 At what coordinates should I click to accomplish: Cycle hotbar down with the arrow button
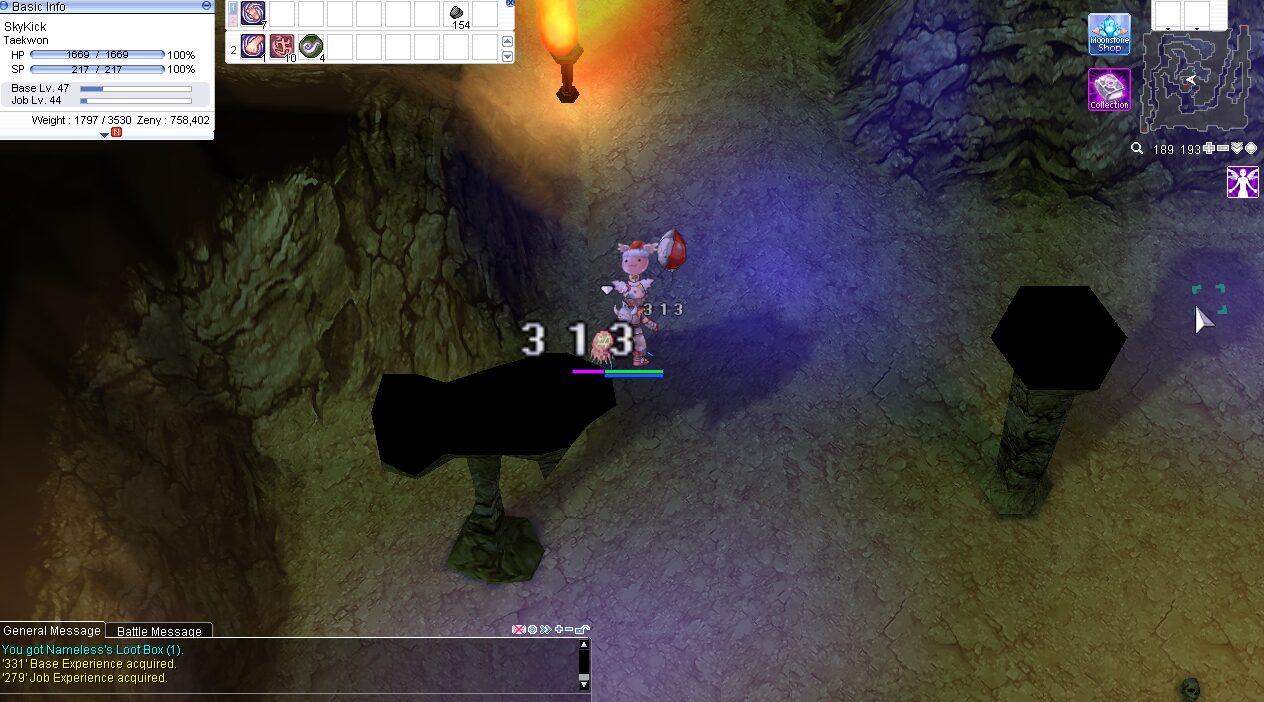tap(507, 56)
